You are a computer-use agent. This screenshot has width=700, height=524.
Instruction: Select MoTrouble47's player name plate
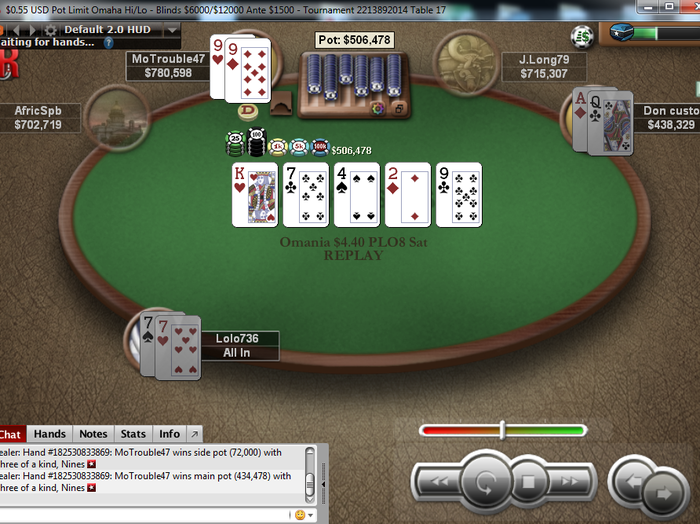tap(168, 66)
